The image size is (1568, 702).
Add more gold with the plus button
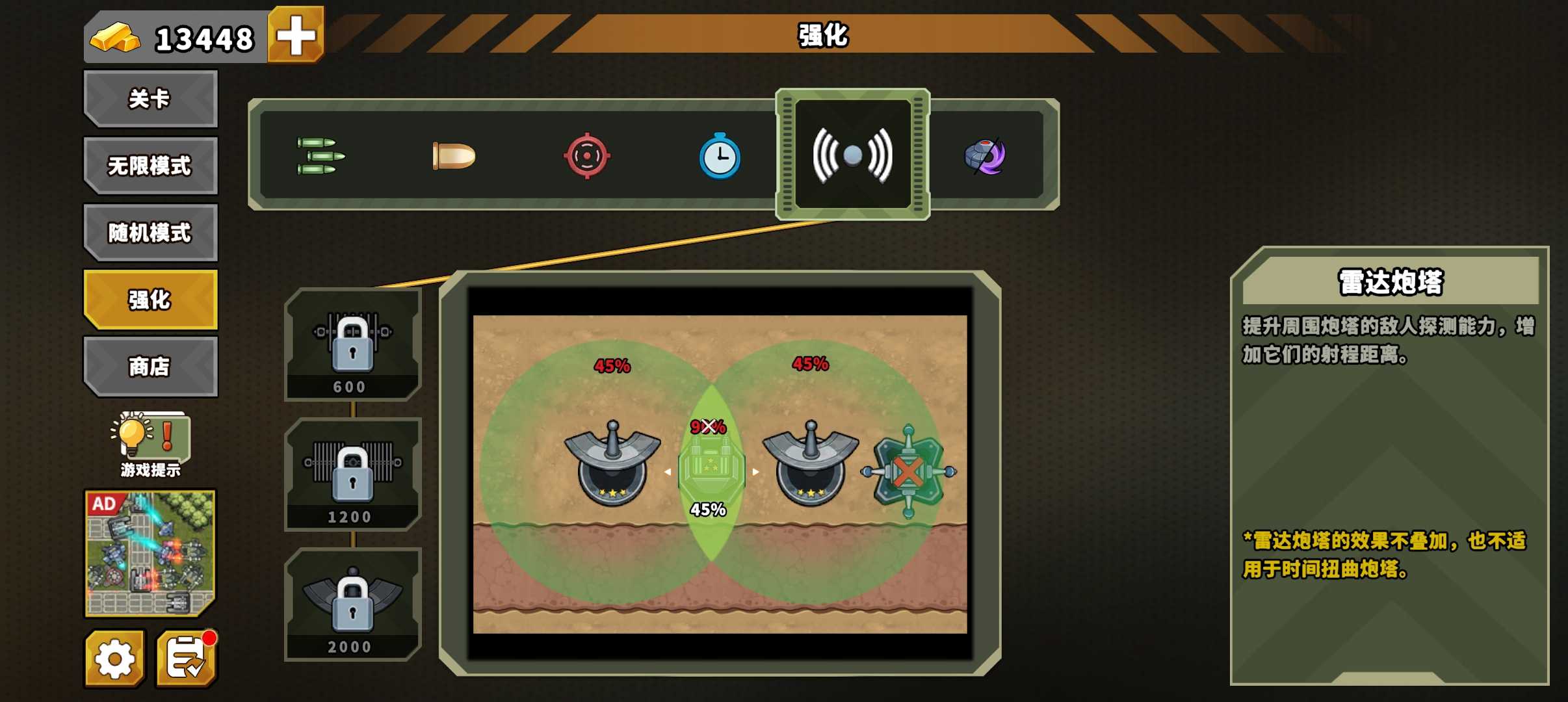coord(296,35)
